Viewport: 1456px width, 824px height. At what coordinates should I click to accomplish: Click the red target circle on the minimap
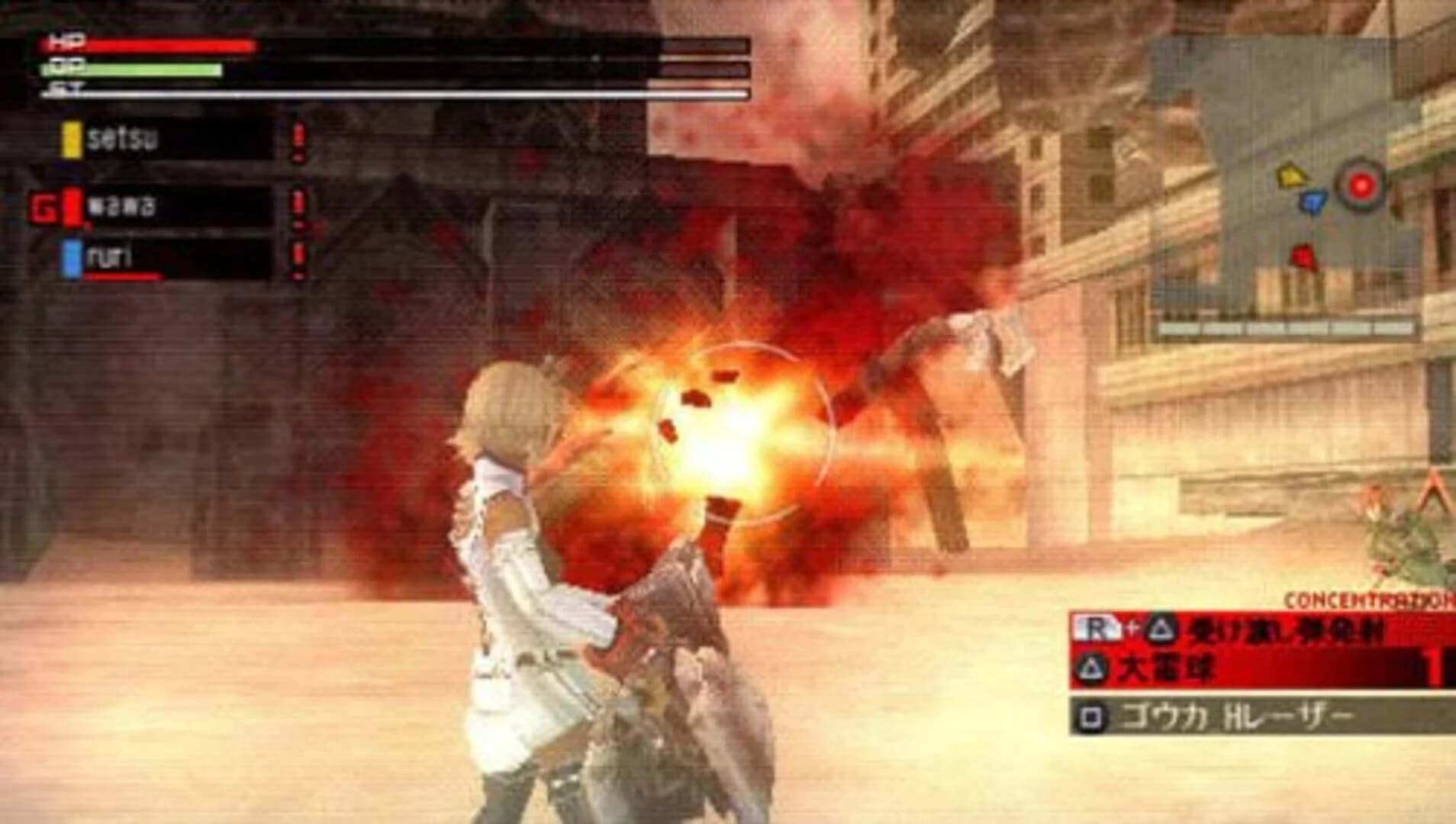1361,184
